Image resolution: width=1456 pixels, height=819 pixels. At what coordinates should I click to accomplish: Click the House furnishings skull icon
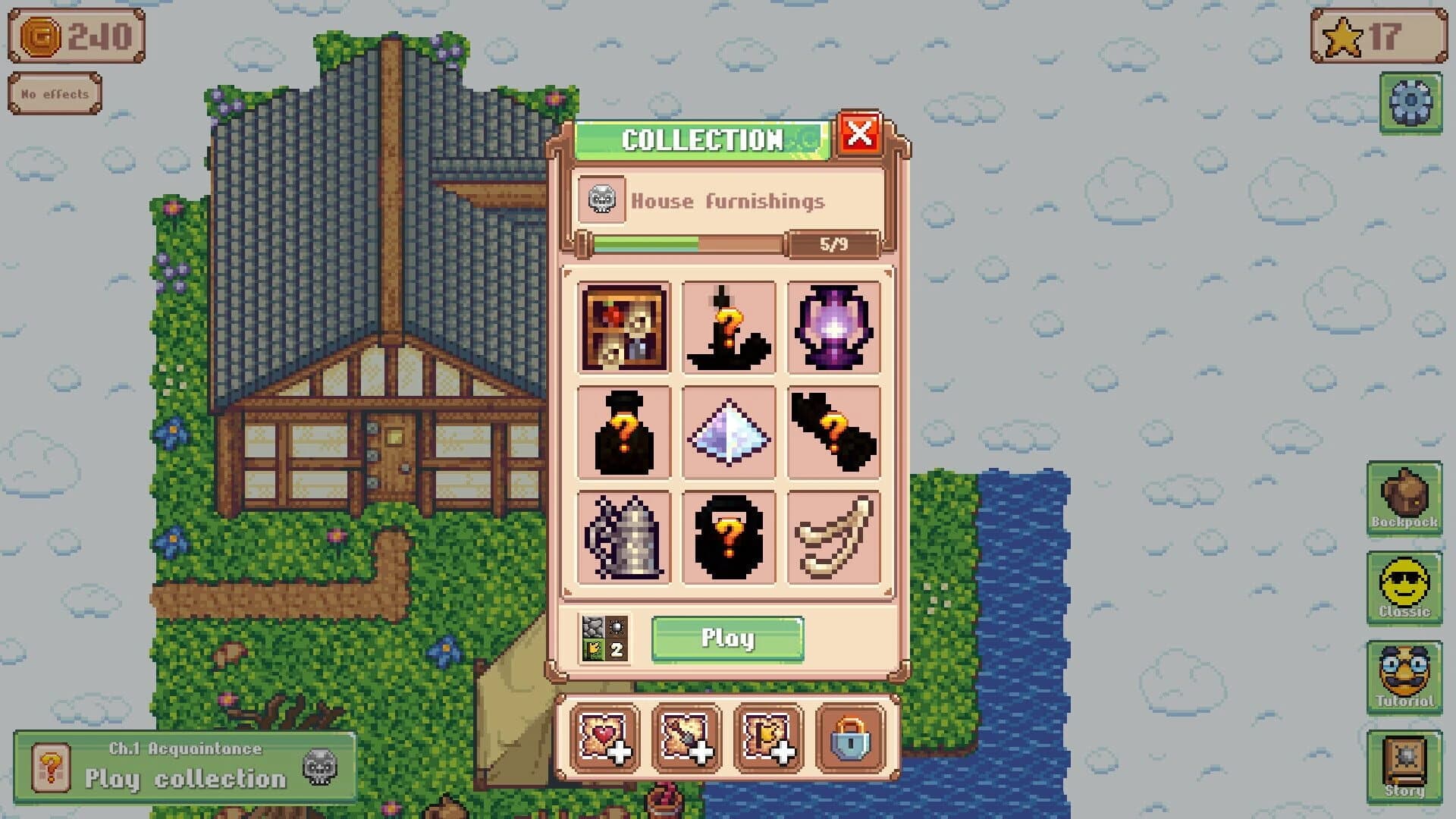[x=602, y=201]
